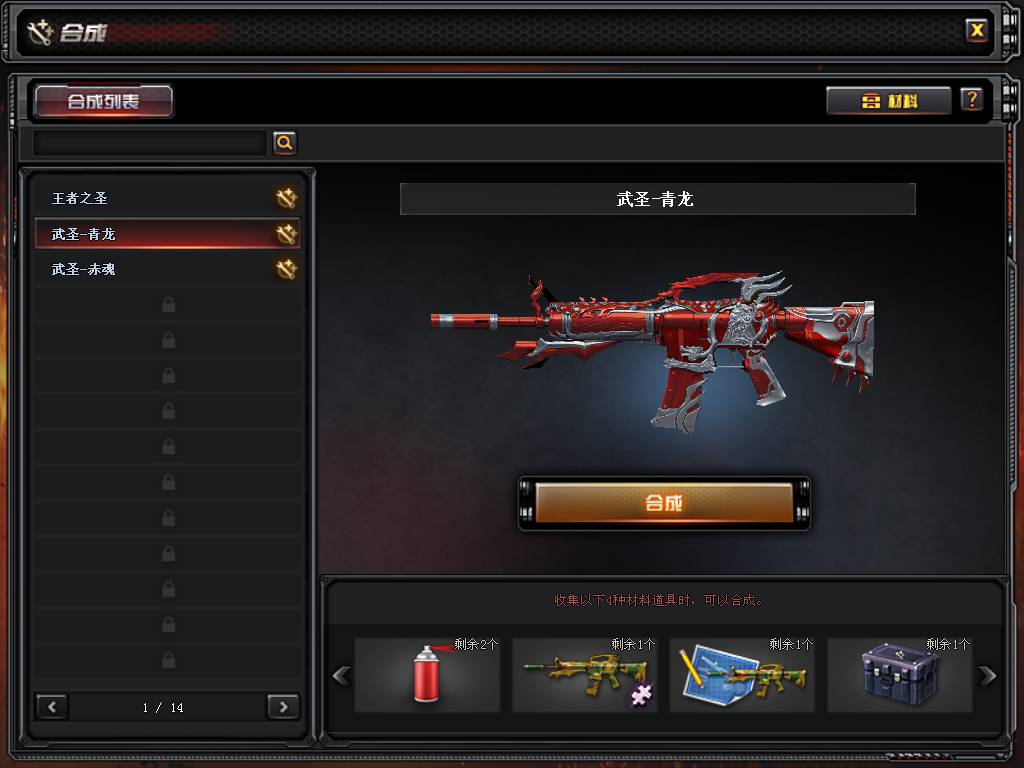Select the camo rifle with puzzle piece material
The image size is (1024, 768).
(x=585, y=675)
